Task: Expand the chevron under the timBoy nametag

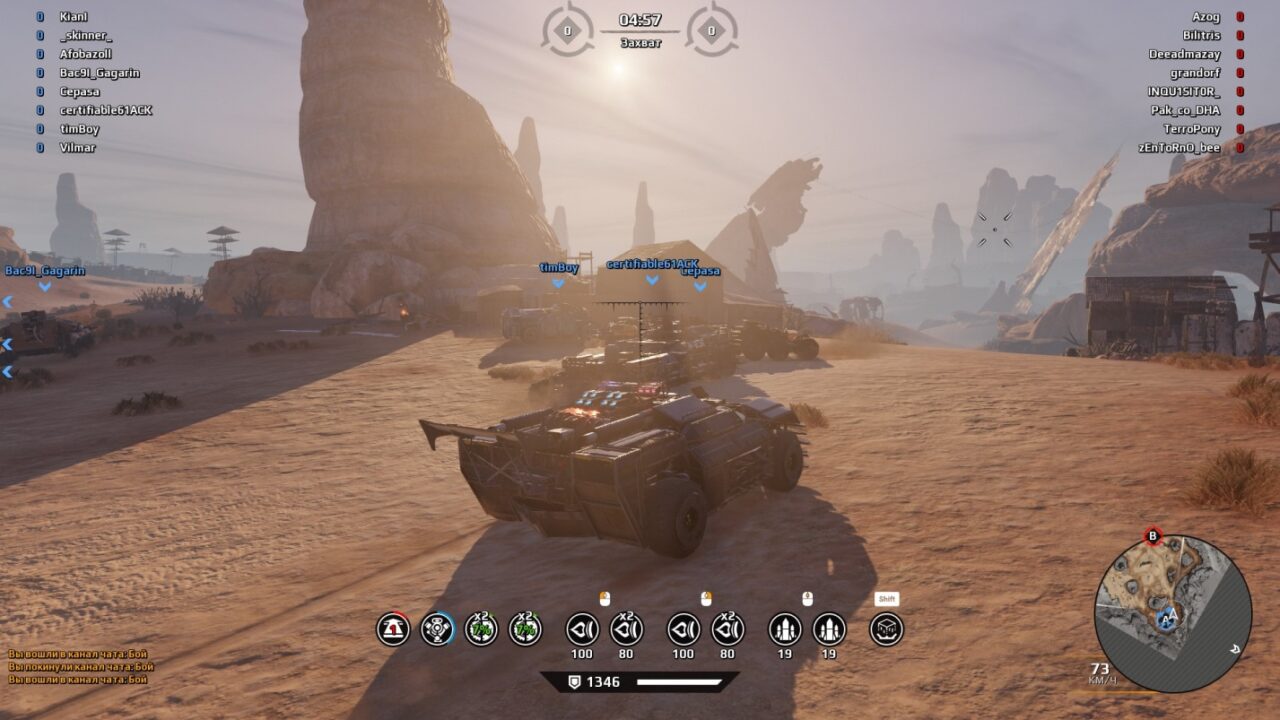Action: pos(557,281)
